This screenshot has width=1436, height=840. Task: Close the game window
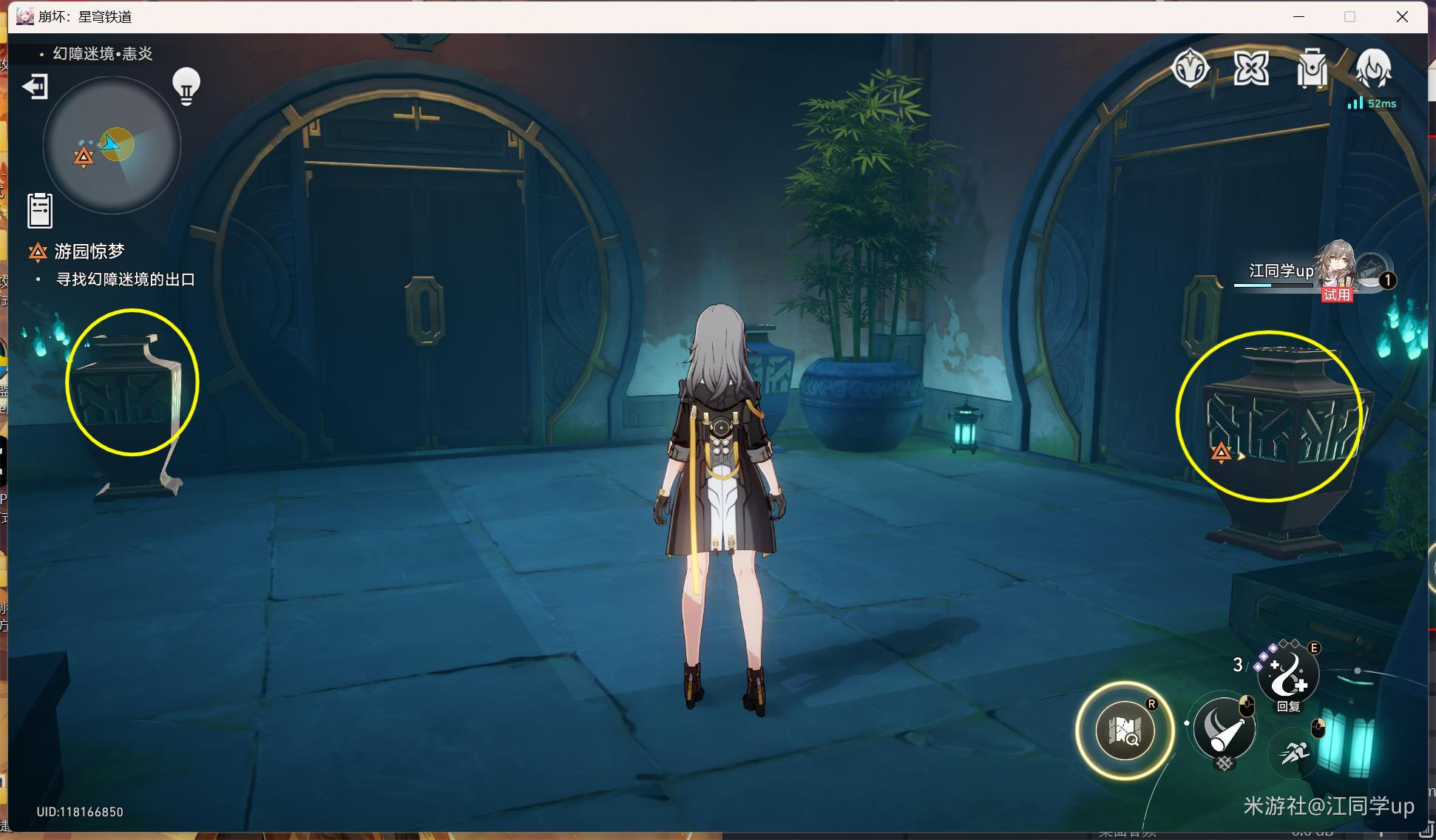[x=1402, y=16]
